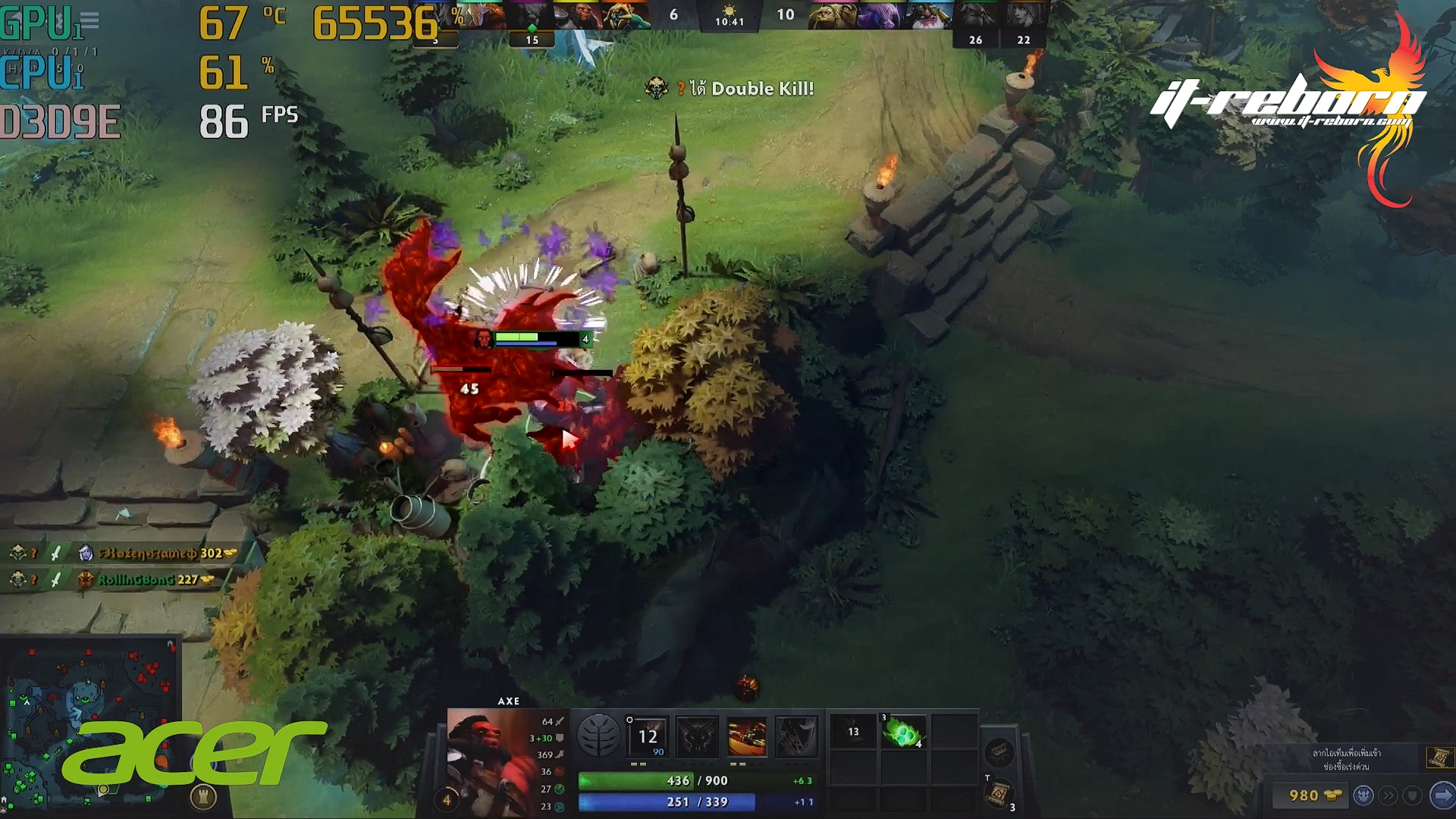Screen dimensions: 1456x819
Task: Click the Counter Helix spinning axe ability
Action: click(x=747, y=736)
